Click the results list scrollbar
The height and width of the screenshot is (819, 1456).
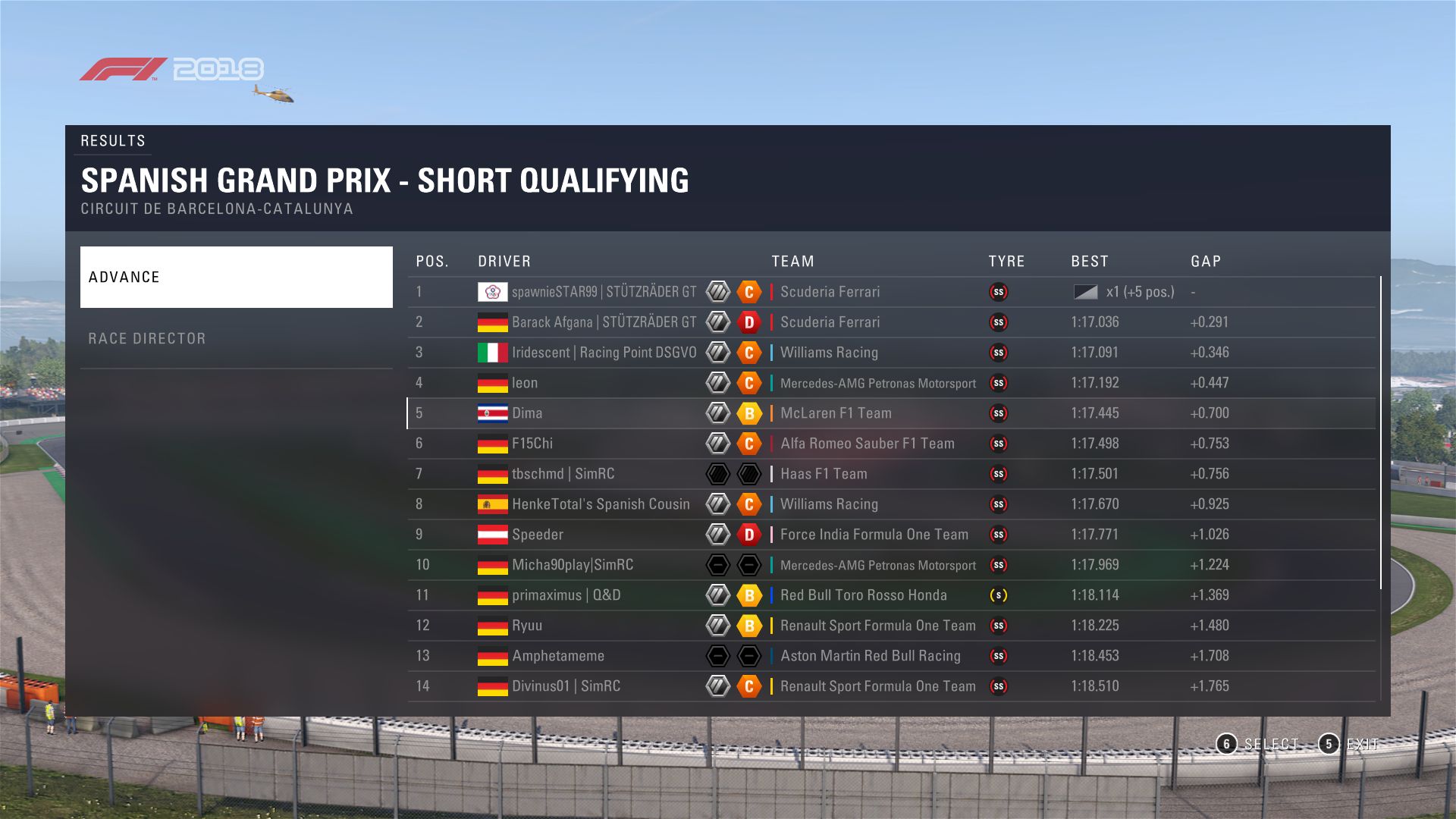coord(1381,432)
